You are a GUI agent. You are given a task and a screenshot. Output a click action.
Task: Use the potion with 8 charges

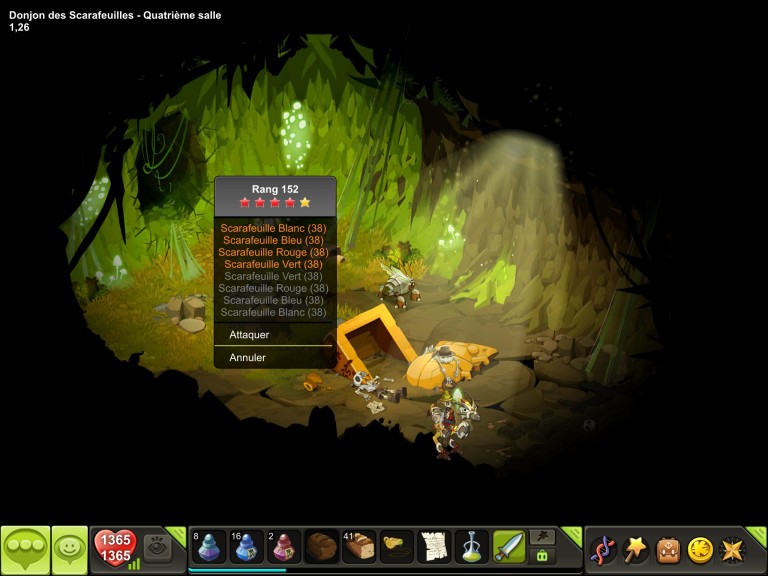click(208, 547)
